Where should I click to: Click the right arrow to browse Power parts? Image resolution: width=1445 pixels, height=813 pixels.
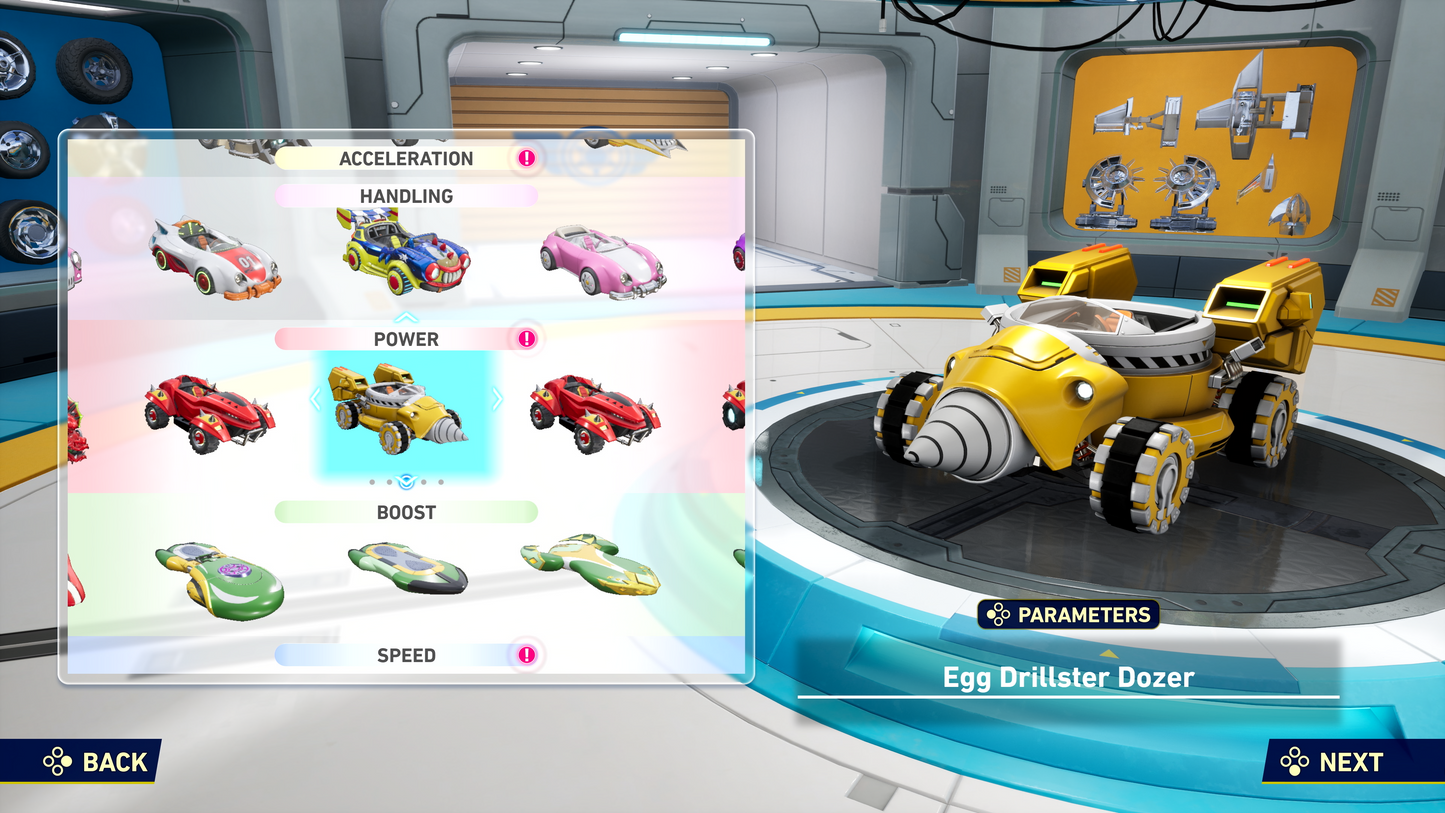point(497,399)
